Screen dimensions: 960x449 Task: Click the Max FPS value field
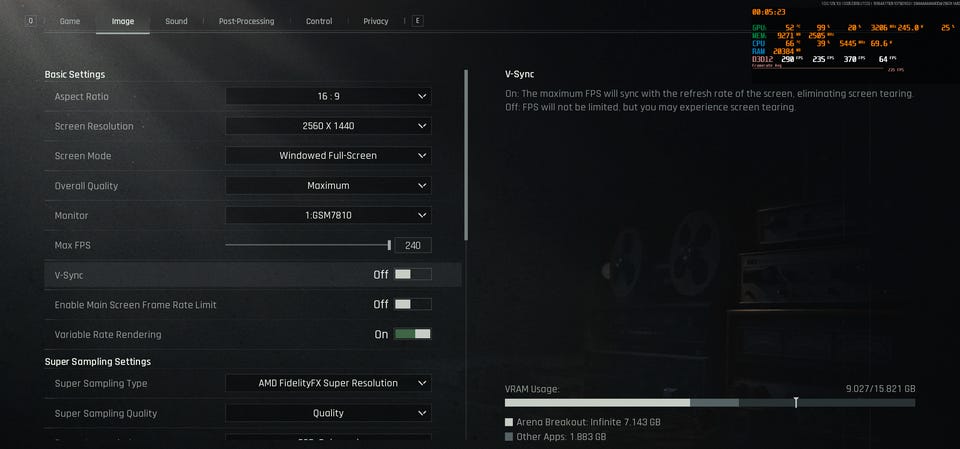(412, 245)
